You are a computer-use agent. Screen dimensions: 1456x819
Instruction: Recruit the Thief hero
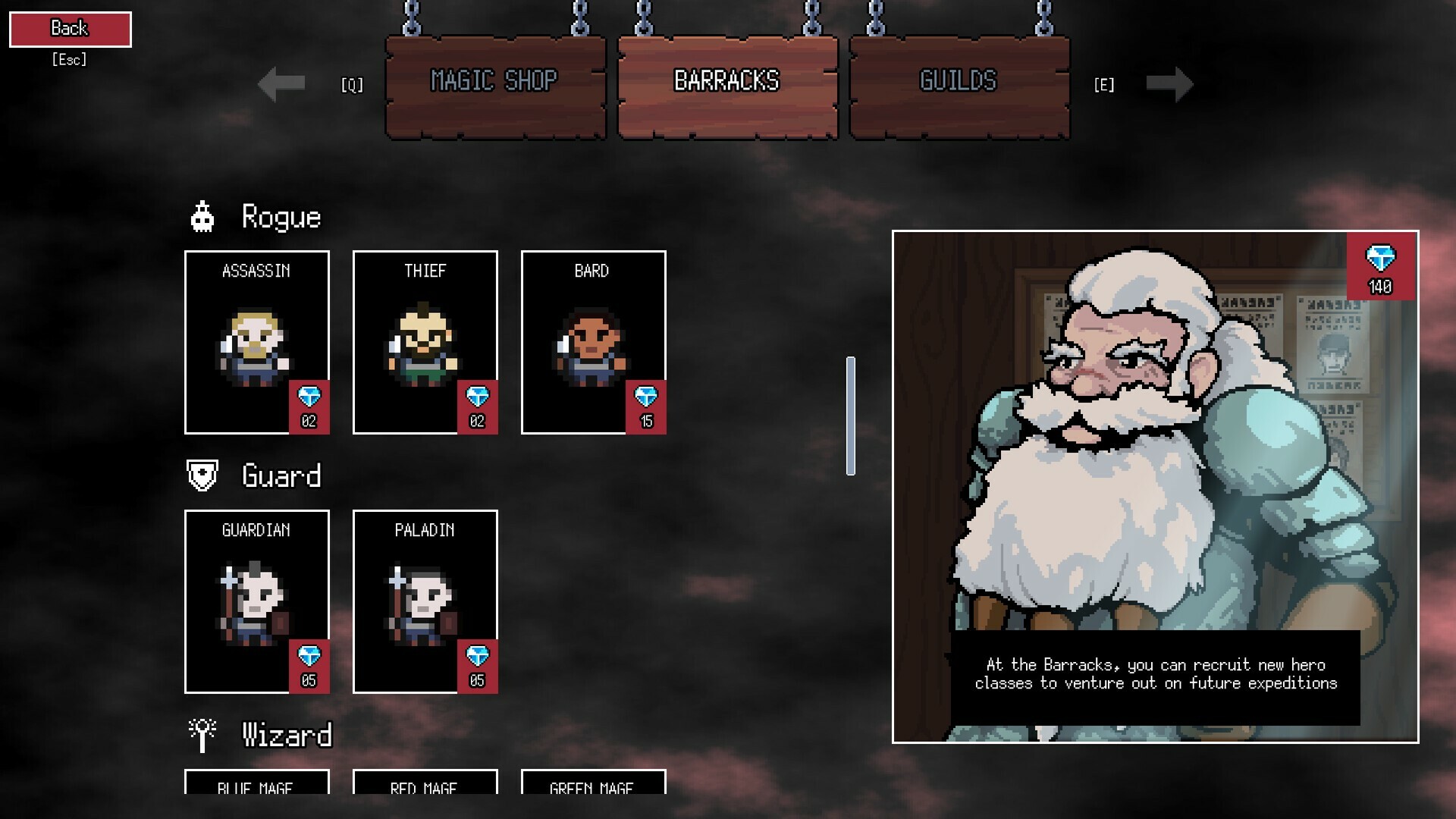pos(425,341)
